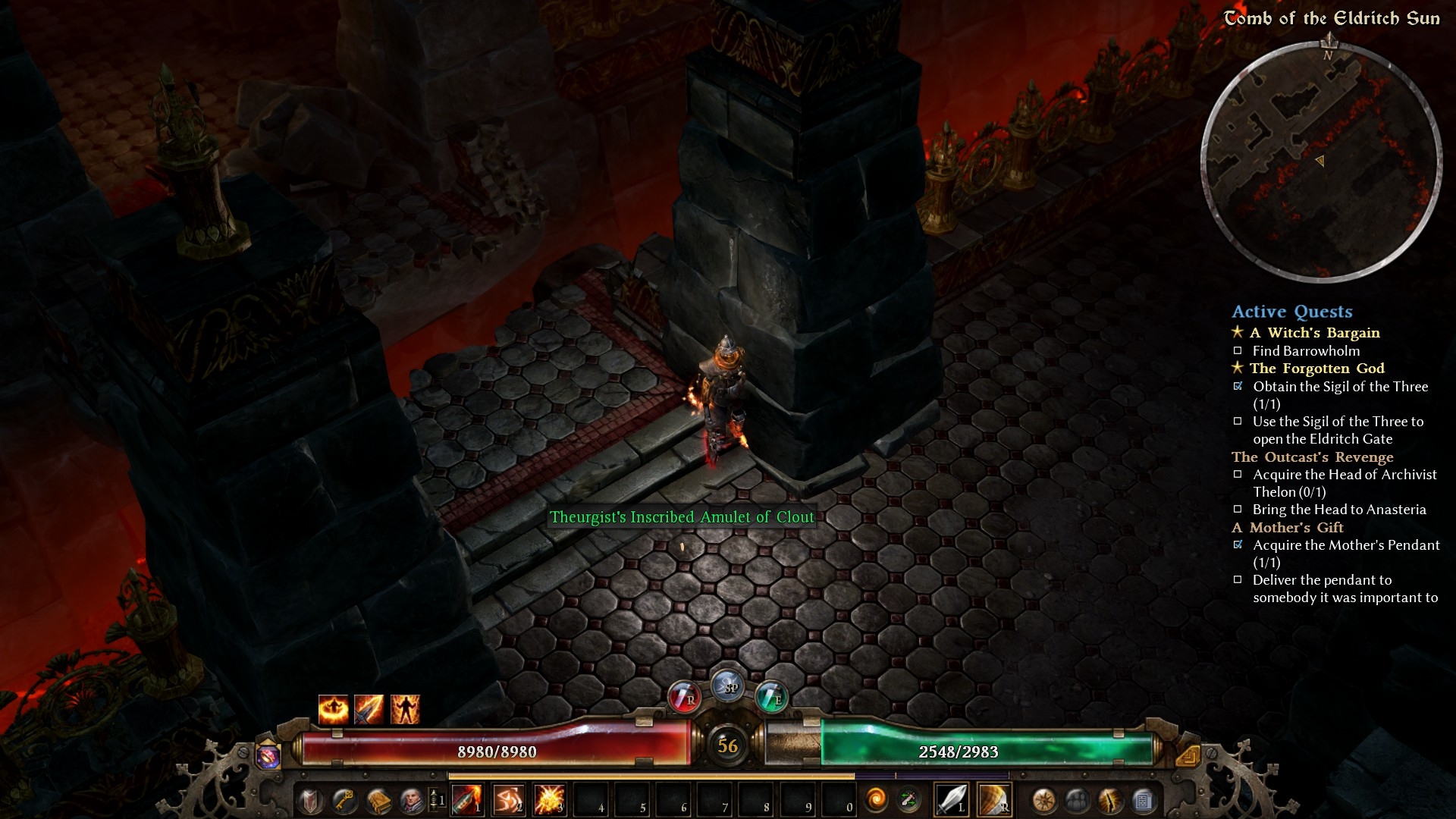This screenshot has height=819, width=1456.
Task: Click the blue SP orb above the level
Action: tap(728, 686)
